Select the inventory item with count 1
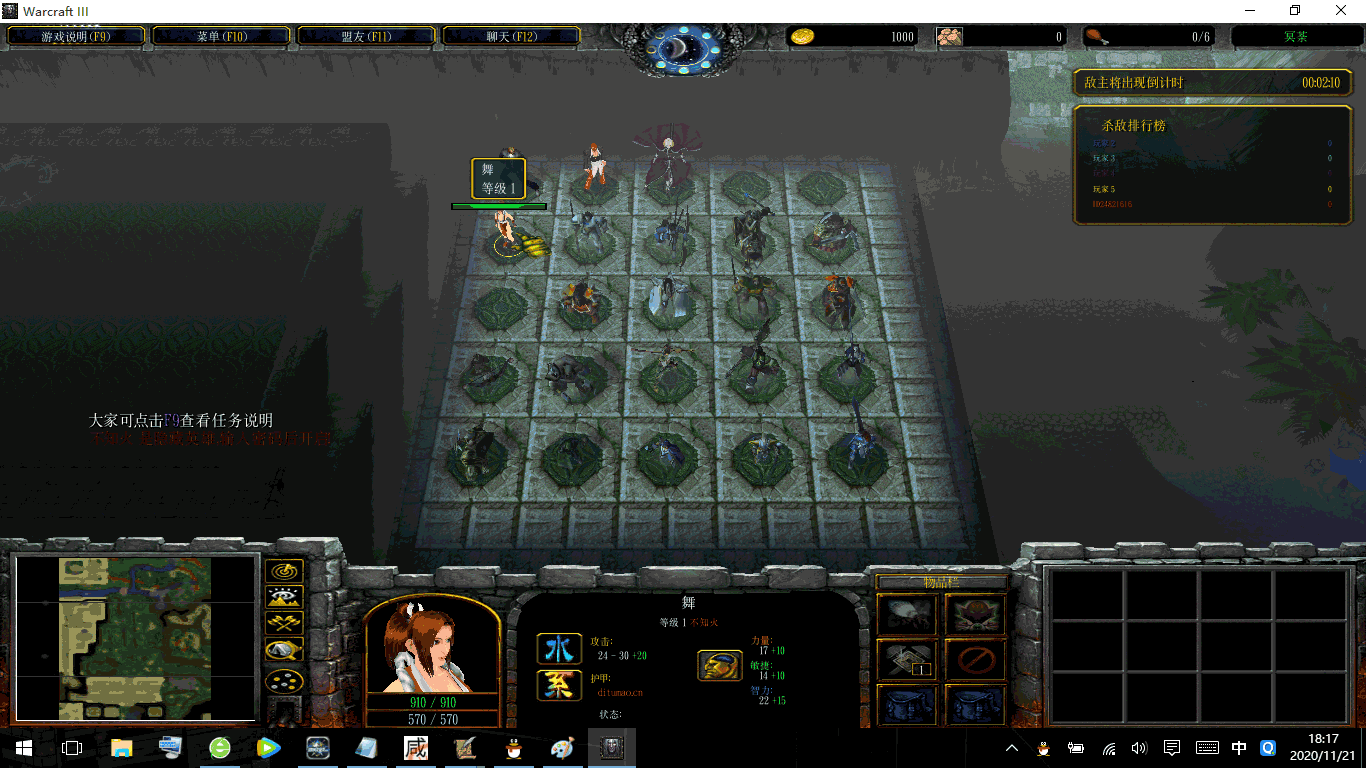 (907, 660)
